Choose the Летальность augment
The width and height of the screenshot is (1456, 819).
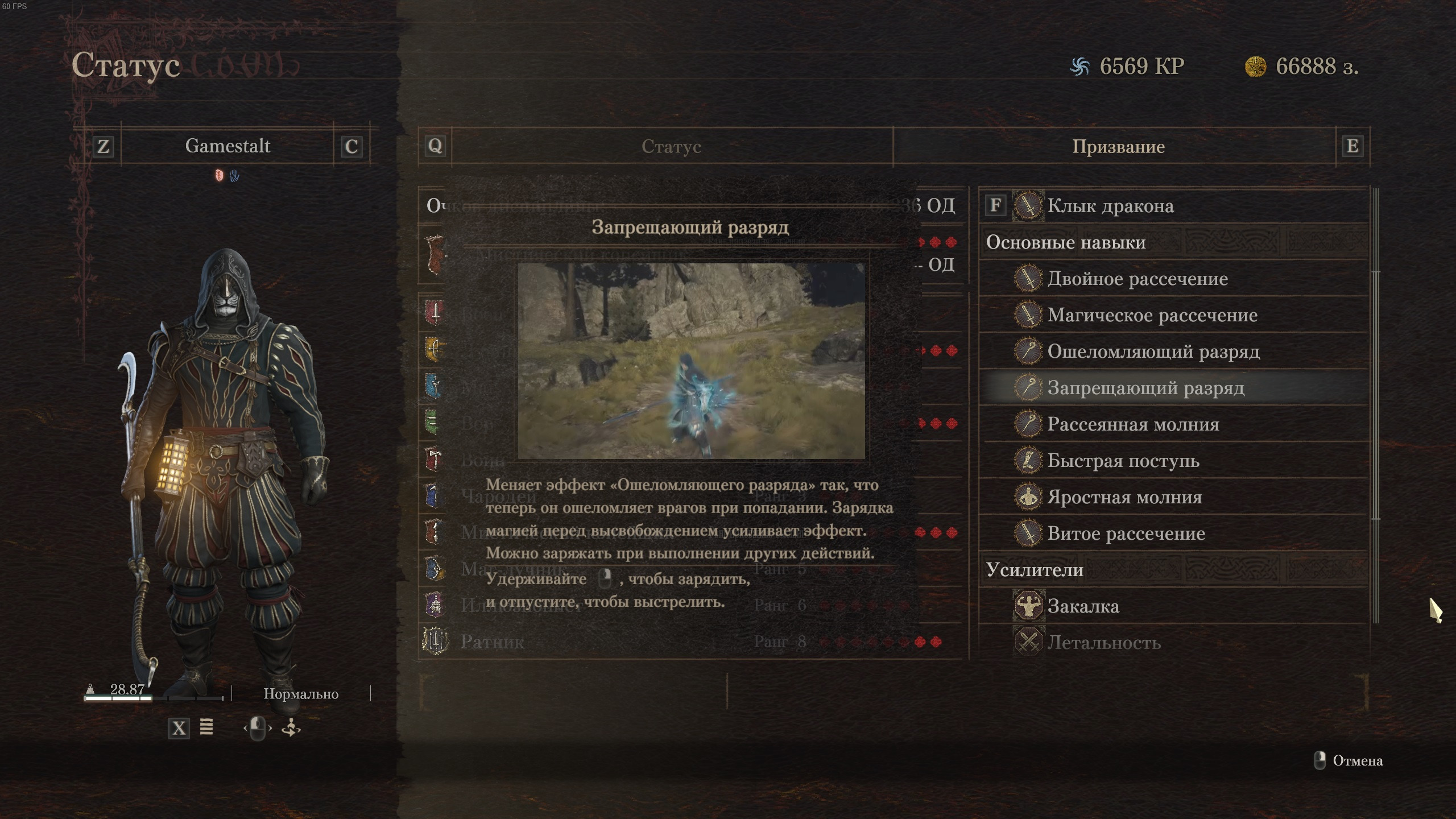pos(1103,643)
